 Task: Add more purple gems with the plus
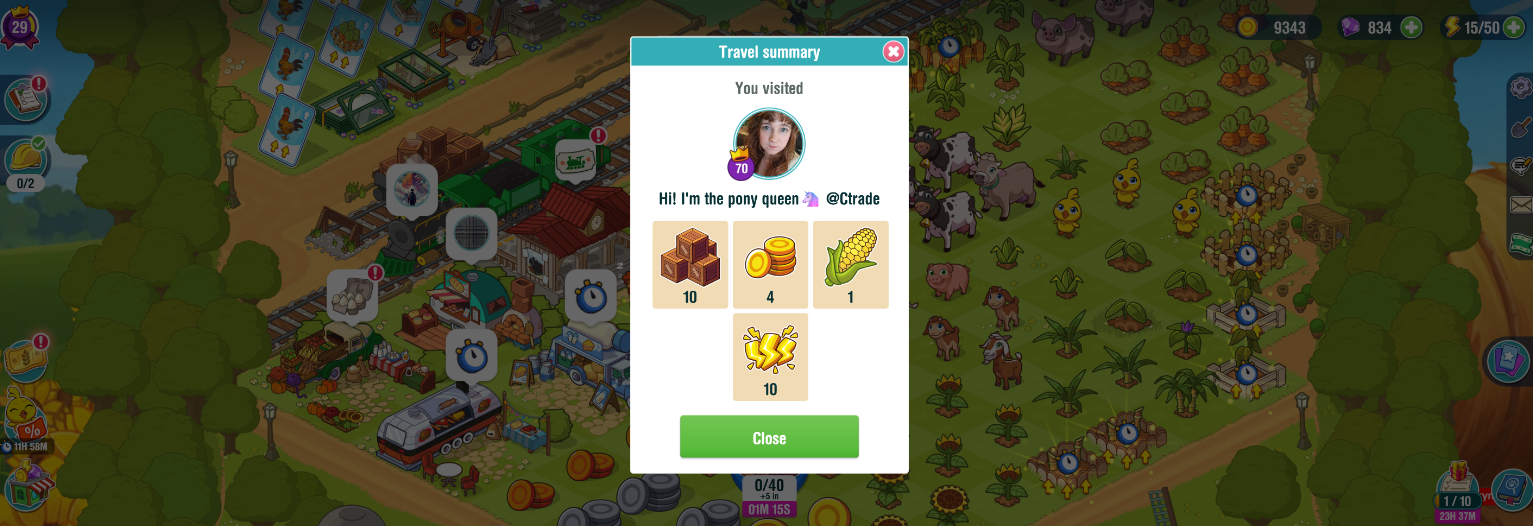[x=1411, y=28]
